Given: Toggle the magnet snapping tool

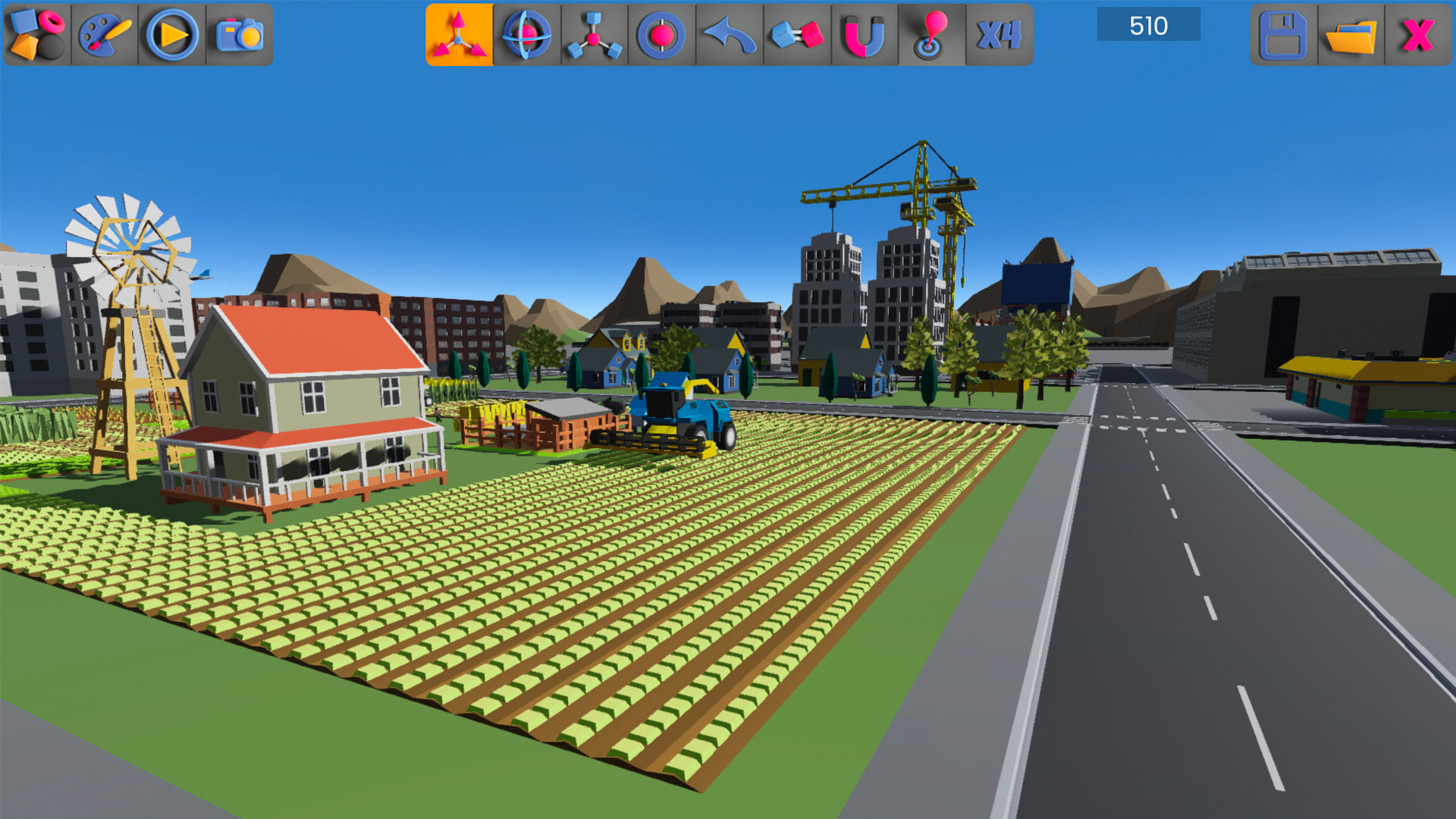Looking at the screenshot, I should tap(864, 33).
